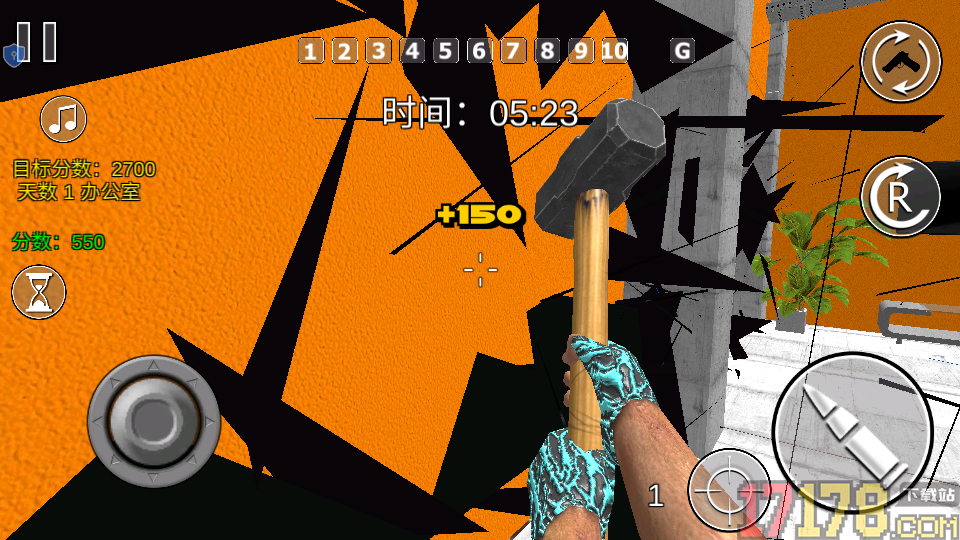Toggle the music note button
This screenshot has width=960, height=540.
(x=63, y=120)
